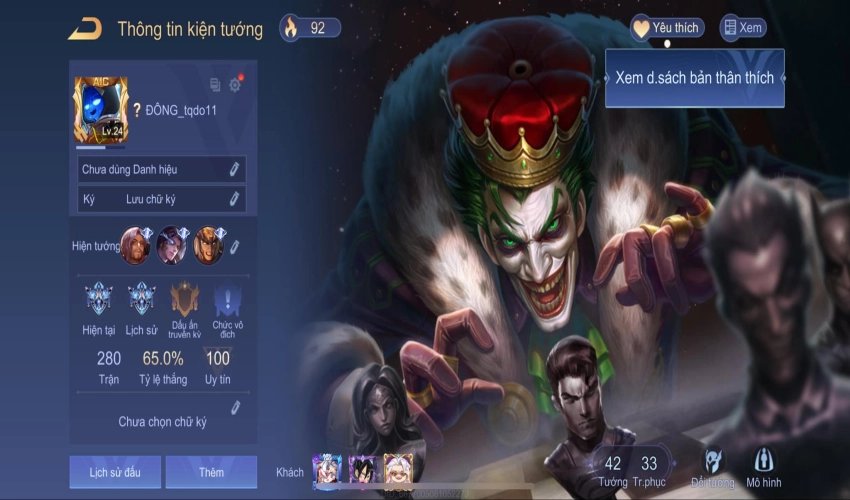Edit the Lưu chữ ký signature row
The image size is (850, 500).
click(x=235, y=199)
